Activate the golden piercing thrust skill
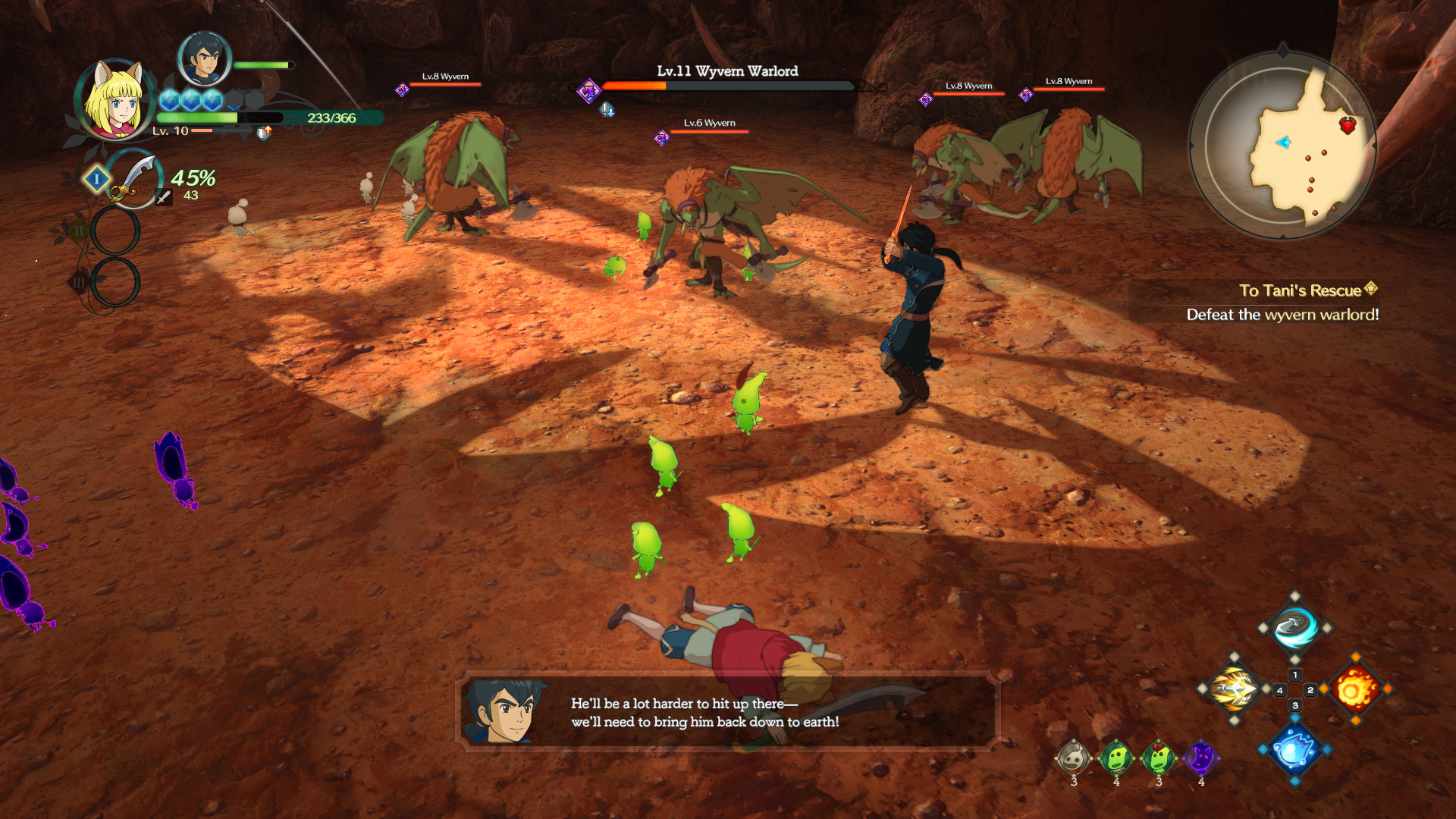The height and width of the screenshot is (819, 1456). pyautogui.click(x=1234, y=689)
